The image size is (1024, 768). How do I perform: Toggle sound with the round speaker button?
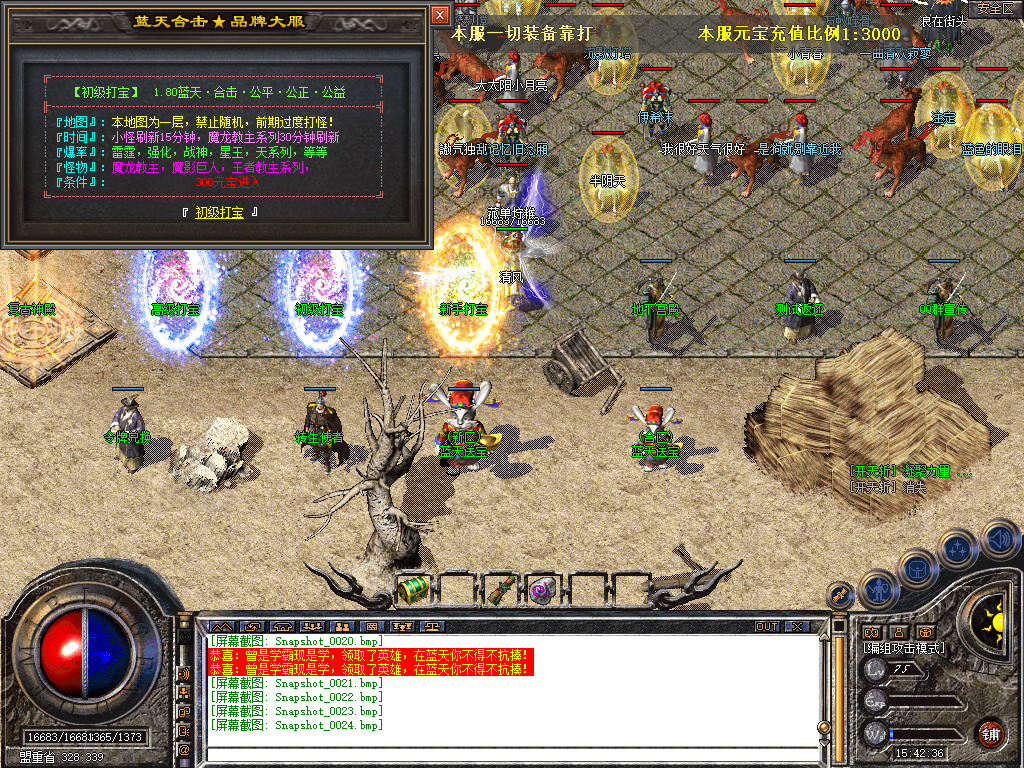pos(999,540)
